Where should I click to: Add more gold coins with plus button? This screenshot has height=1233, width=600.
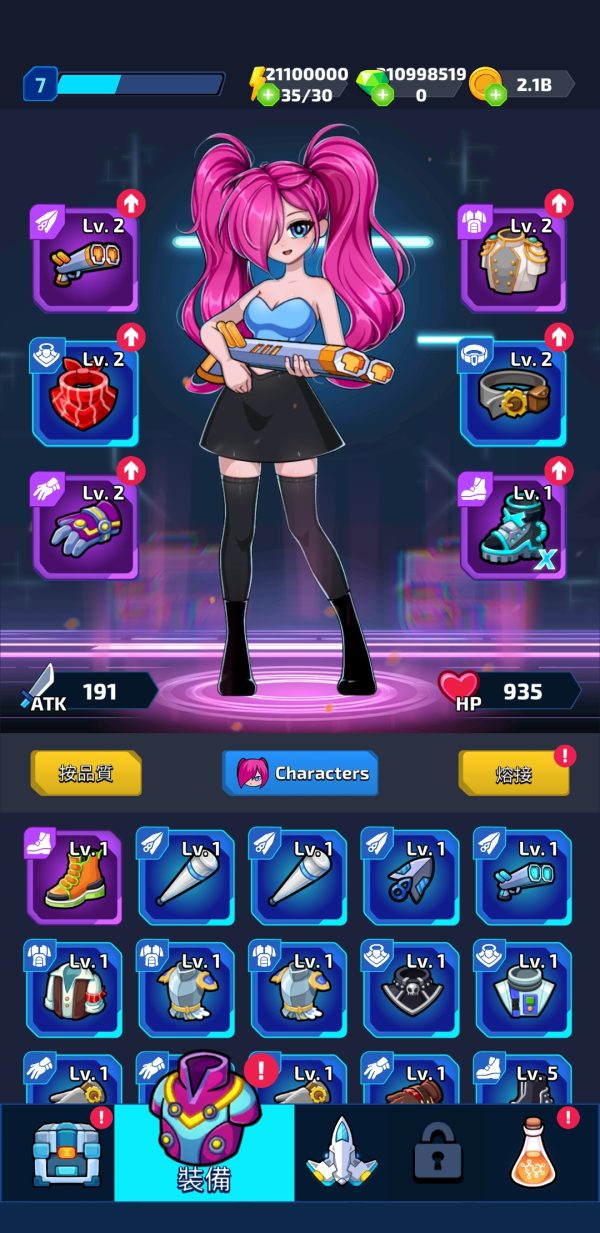[496, 95]
